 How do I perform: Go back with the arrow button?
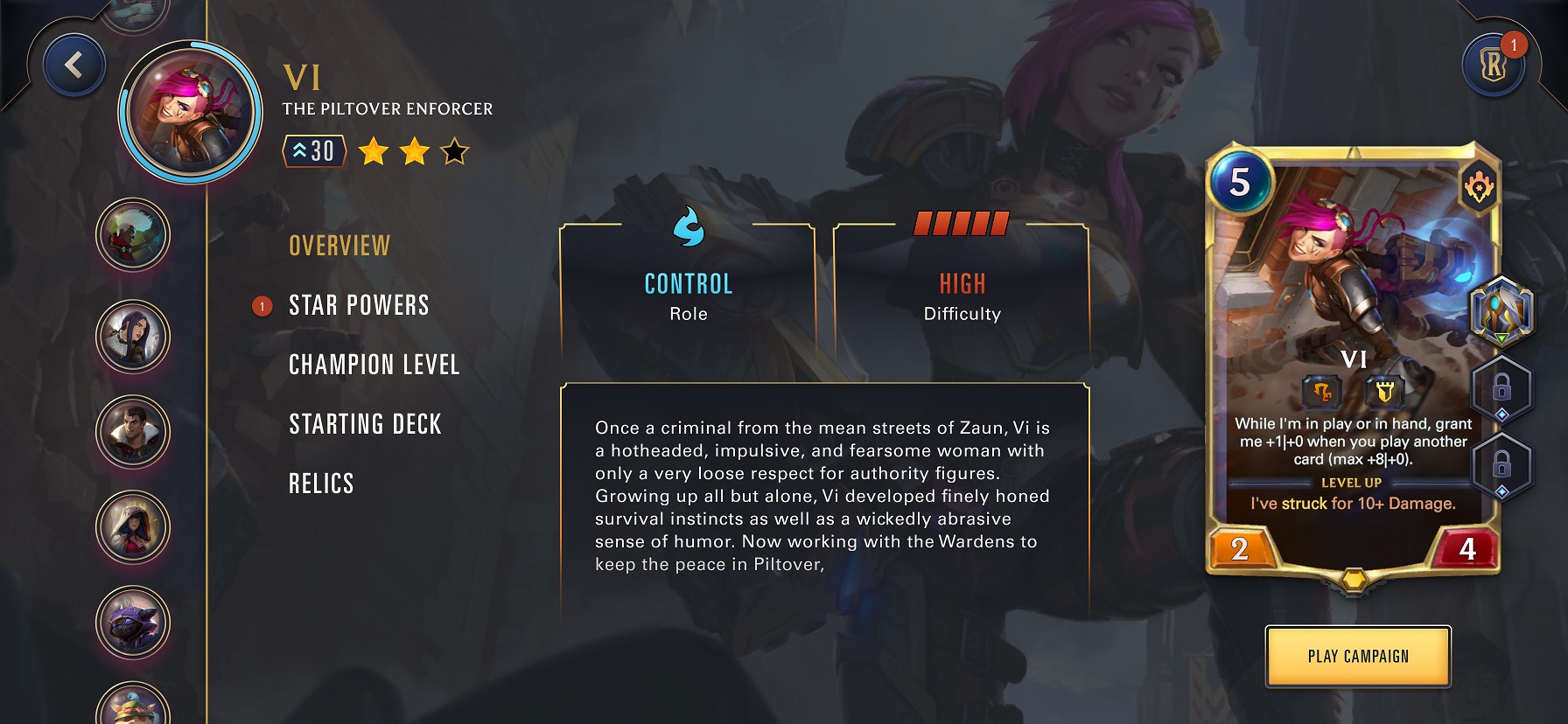[x=74, y=65]
